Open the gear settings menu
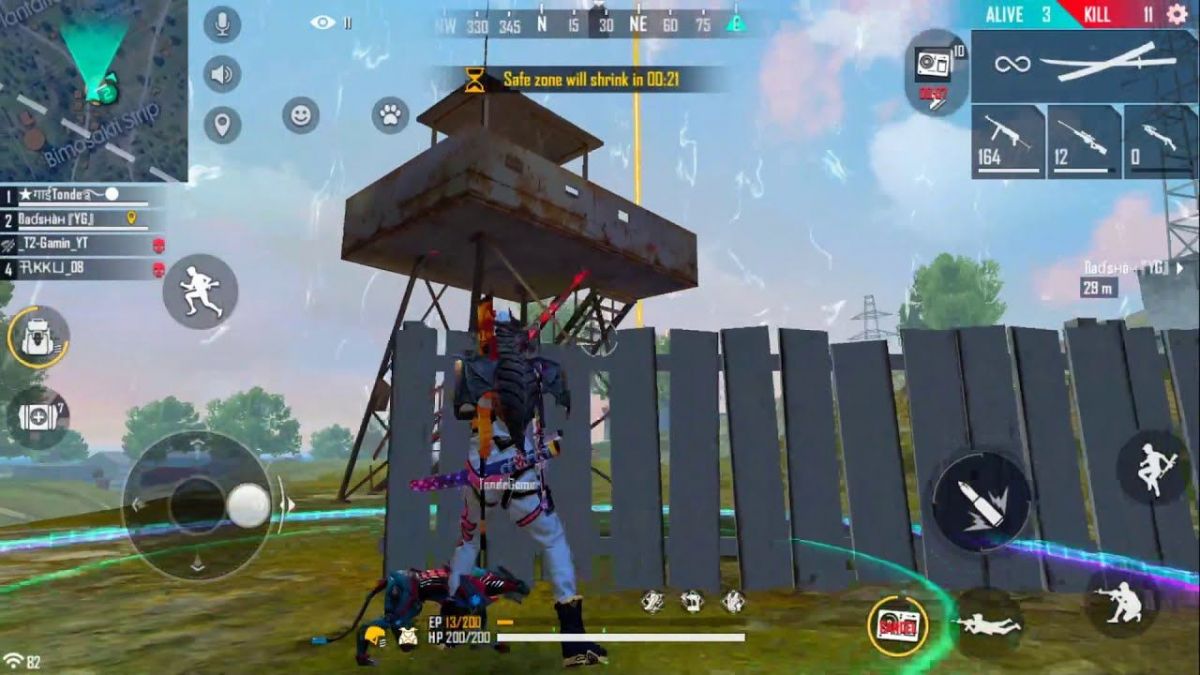This screenshot has height=675, width=1200. [x=1176, y=14]
